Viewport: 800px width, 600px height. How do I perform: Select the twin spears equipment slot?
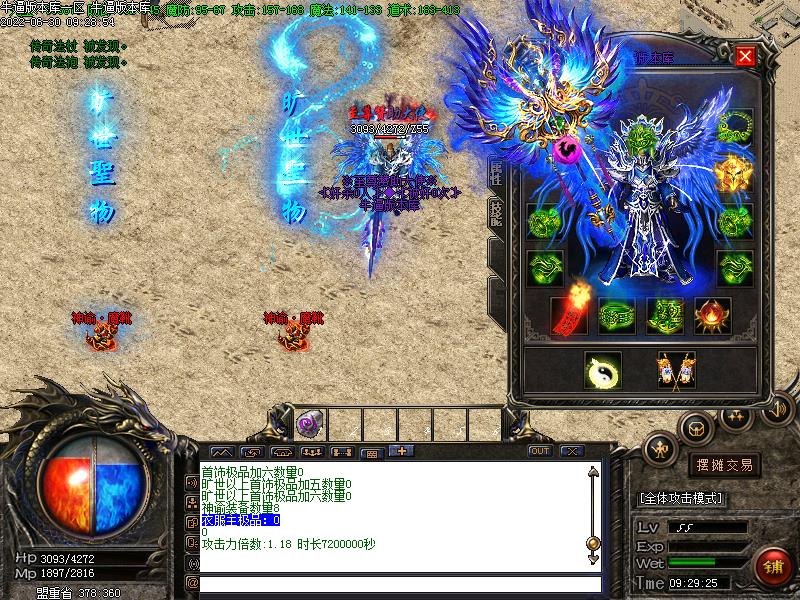point(676,370)
